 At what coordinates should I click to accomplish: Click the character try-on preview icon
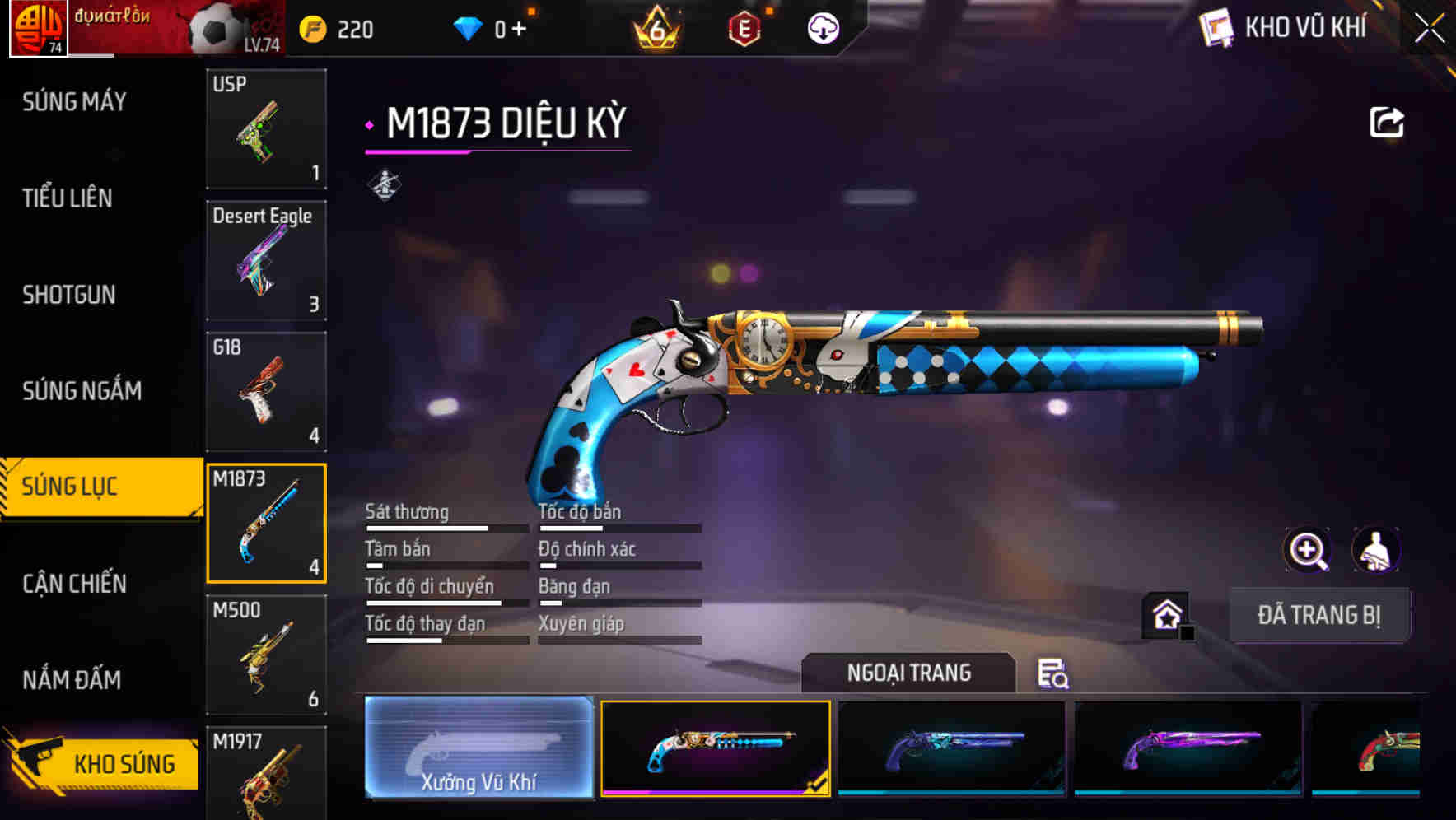click(x=1377, y=550)
